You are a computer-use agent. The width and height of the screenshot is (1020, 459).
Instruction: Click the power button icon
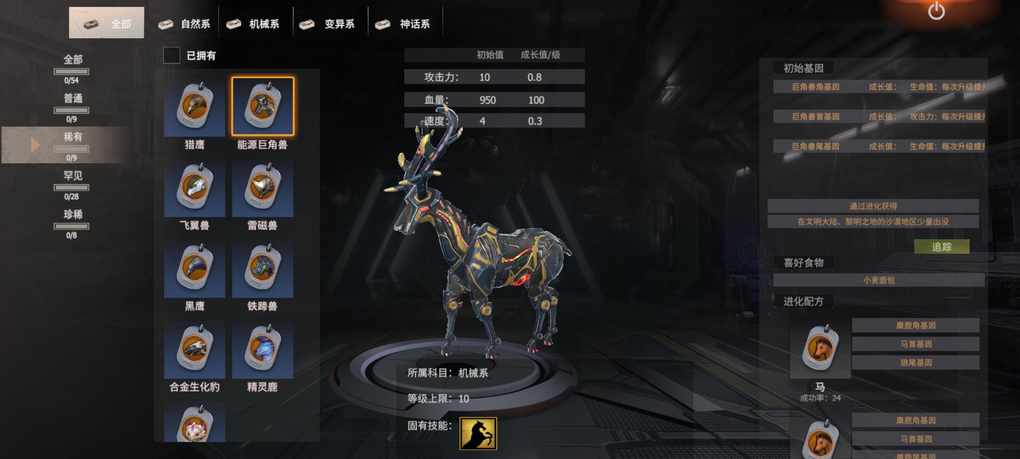[936, 12]
